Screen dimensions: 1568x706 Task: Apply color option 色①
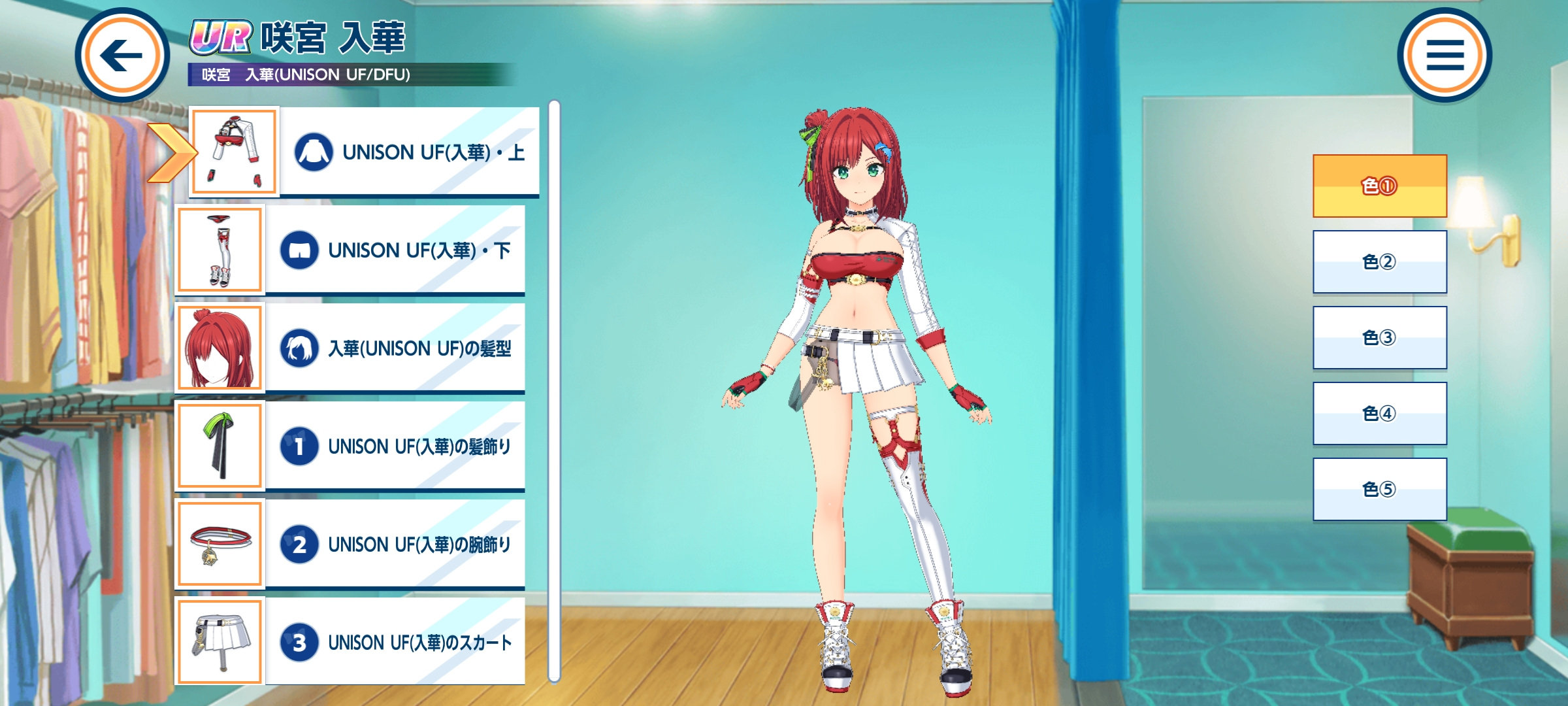click(x=1380, y=186)
